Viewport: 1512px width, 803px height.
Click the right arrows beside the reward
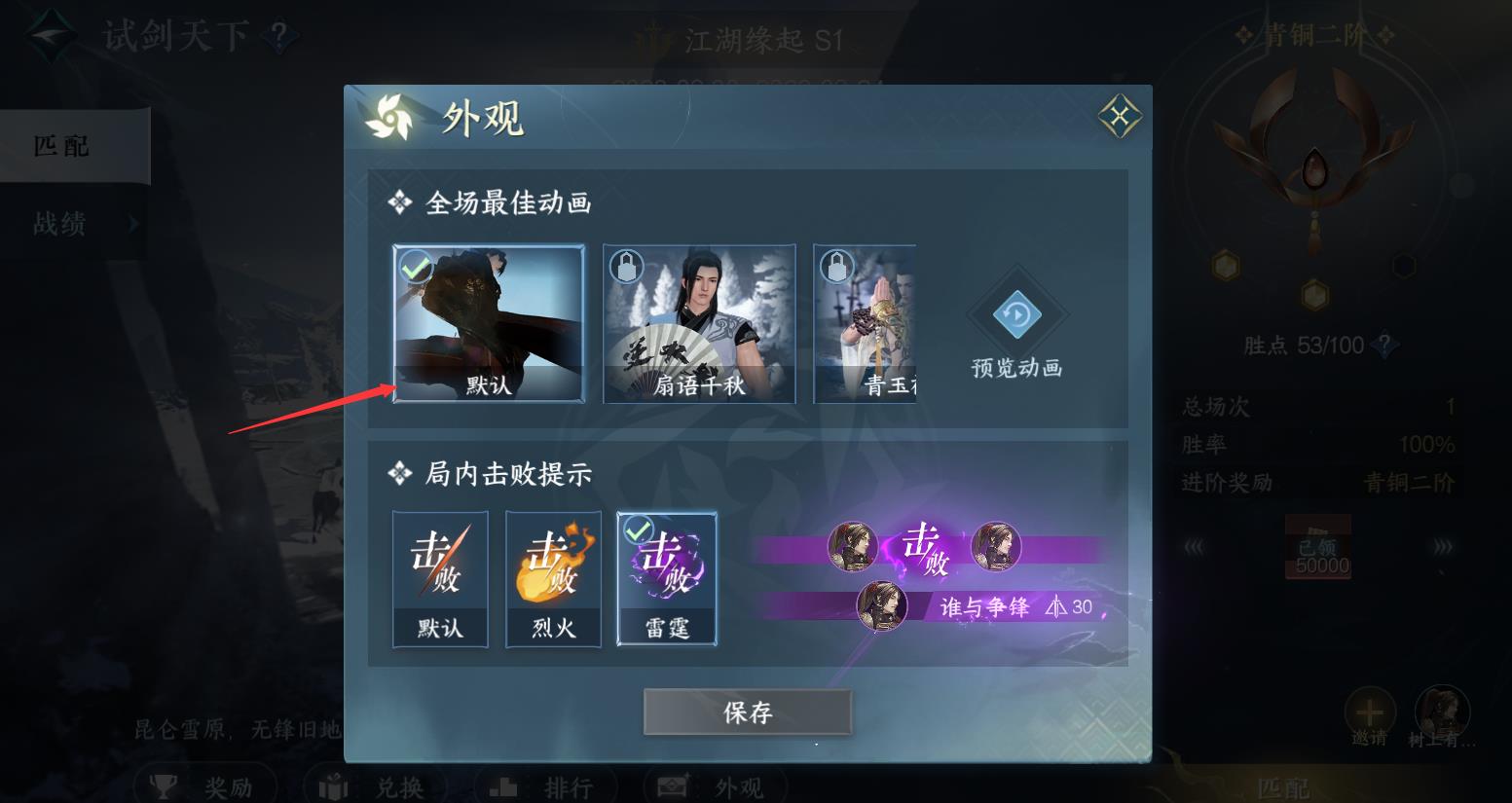(x=1443, y=547)
